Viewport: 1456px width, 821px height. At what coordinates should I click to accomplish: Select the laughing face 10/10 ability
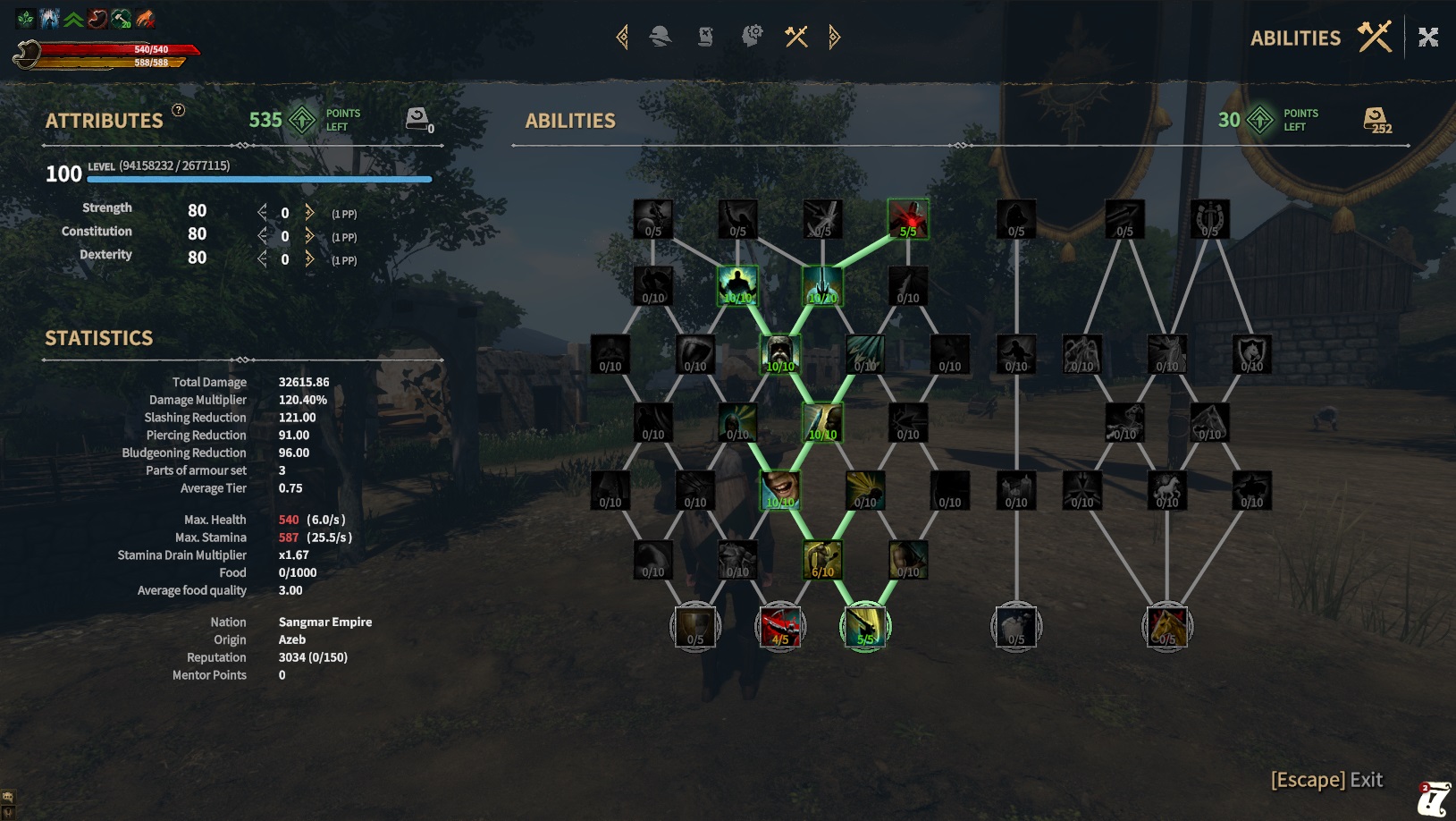(779, 490)
